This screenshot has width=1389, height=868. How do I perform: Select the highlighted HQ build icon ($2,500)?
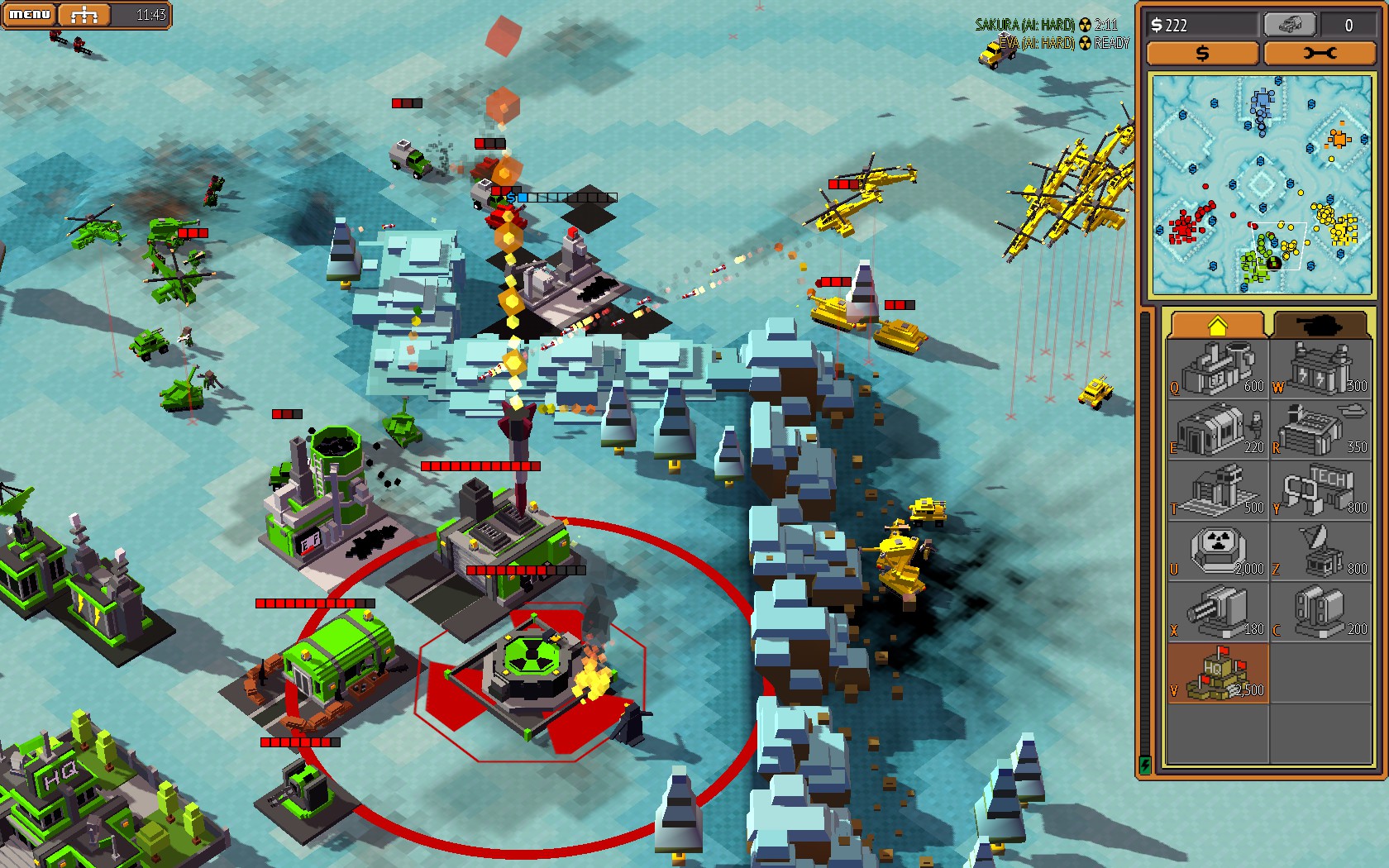(1216, 671)
